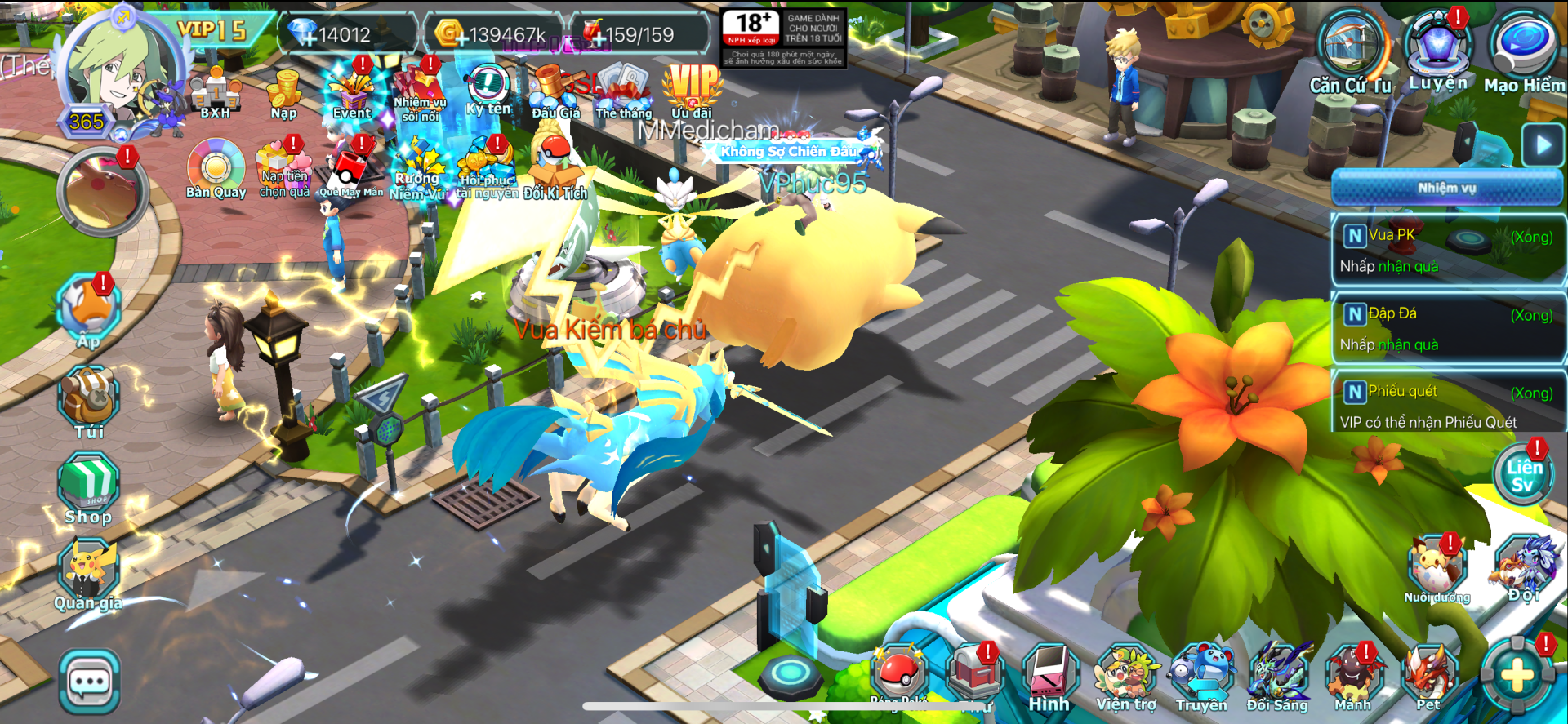Open the Nạp top-up menu

point(284,94)
